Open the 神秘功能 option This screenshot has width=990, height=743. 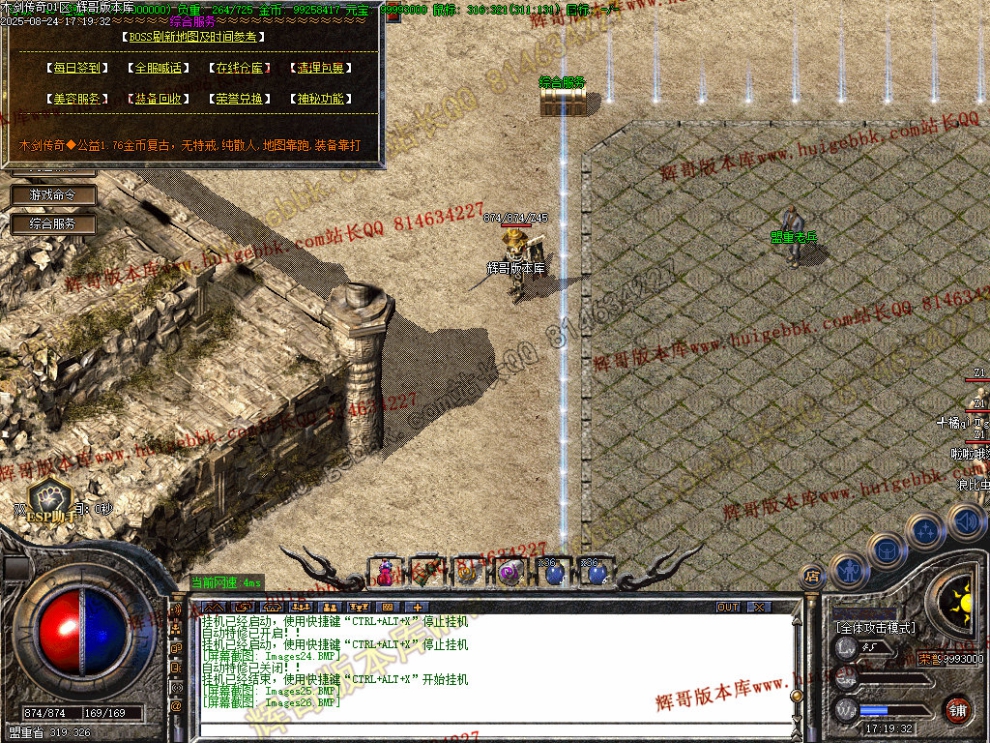320,99
